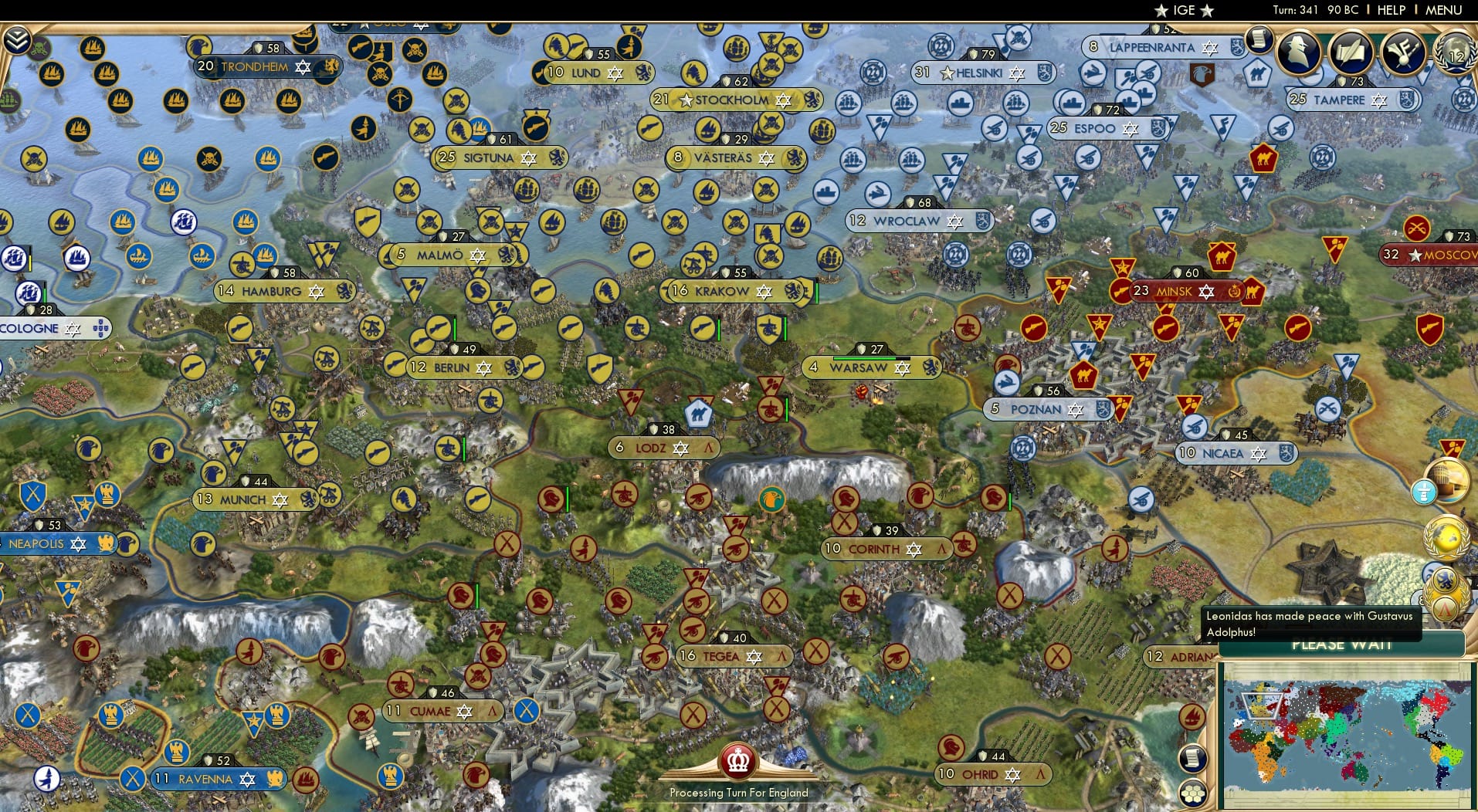1478x812 pixels.
Task: Toggle the hex grid with the hexagon icon
Action: tap(1193, 793)
